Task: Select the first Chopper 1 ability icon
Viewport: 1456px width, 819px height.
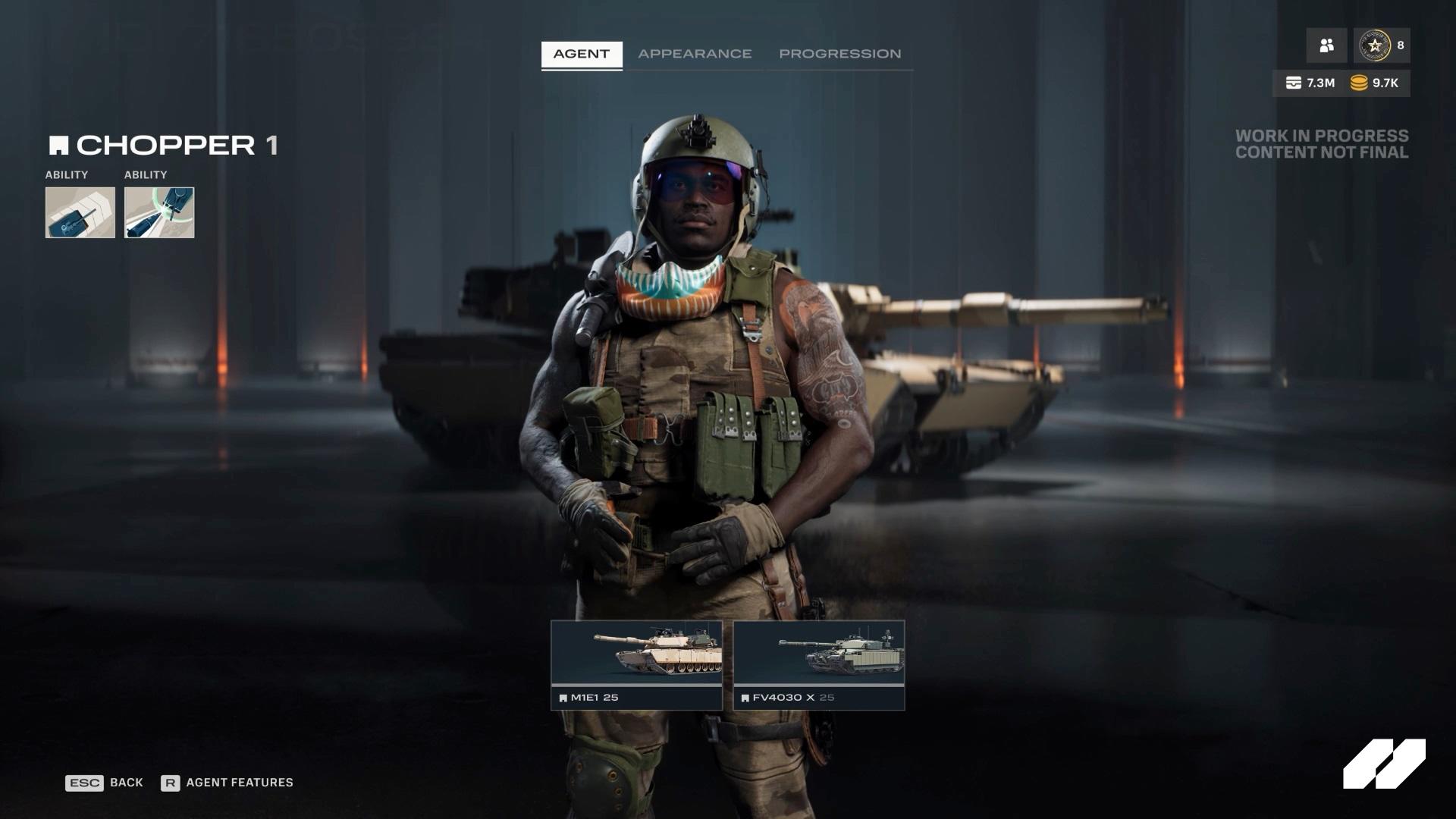Action: pyautogui.click(x=80, y=212)
